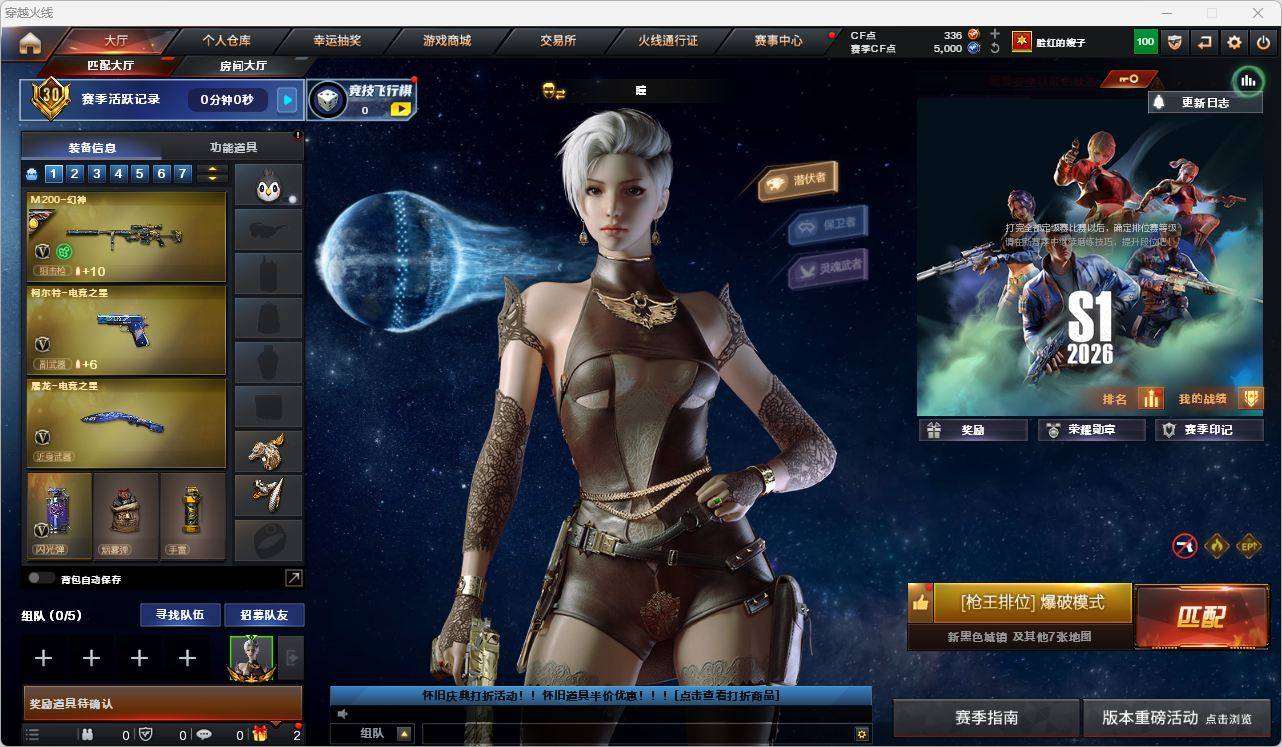Select the 屠龙-电竞之星 melee weapon slot
The width and height of the screenshot is (1282, 747).
(x=127, y=422)
